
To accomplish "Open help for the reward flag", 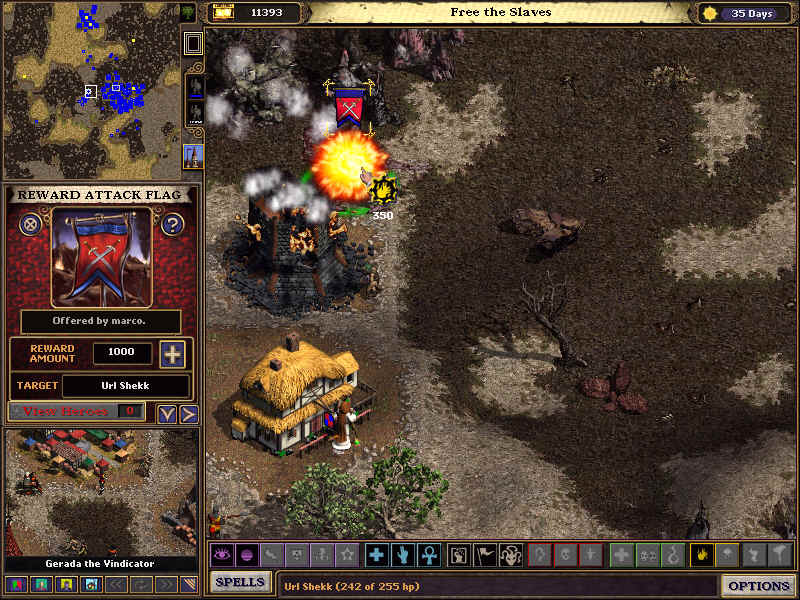I will [x=172, y=224].
